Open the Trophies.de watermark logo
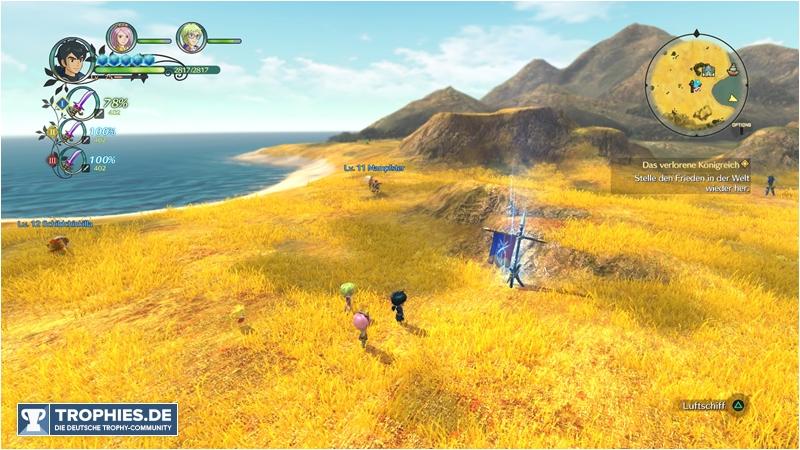Screen dimensions: 800x450 click(x=97, y=419)
